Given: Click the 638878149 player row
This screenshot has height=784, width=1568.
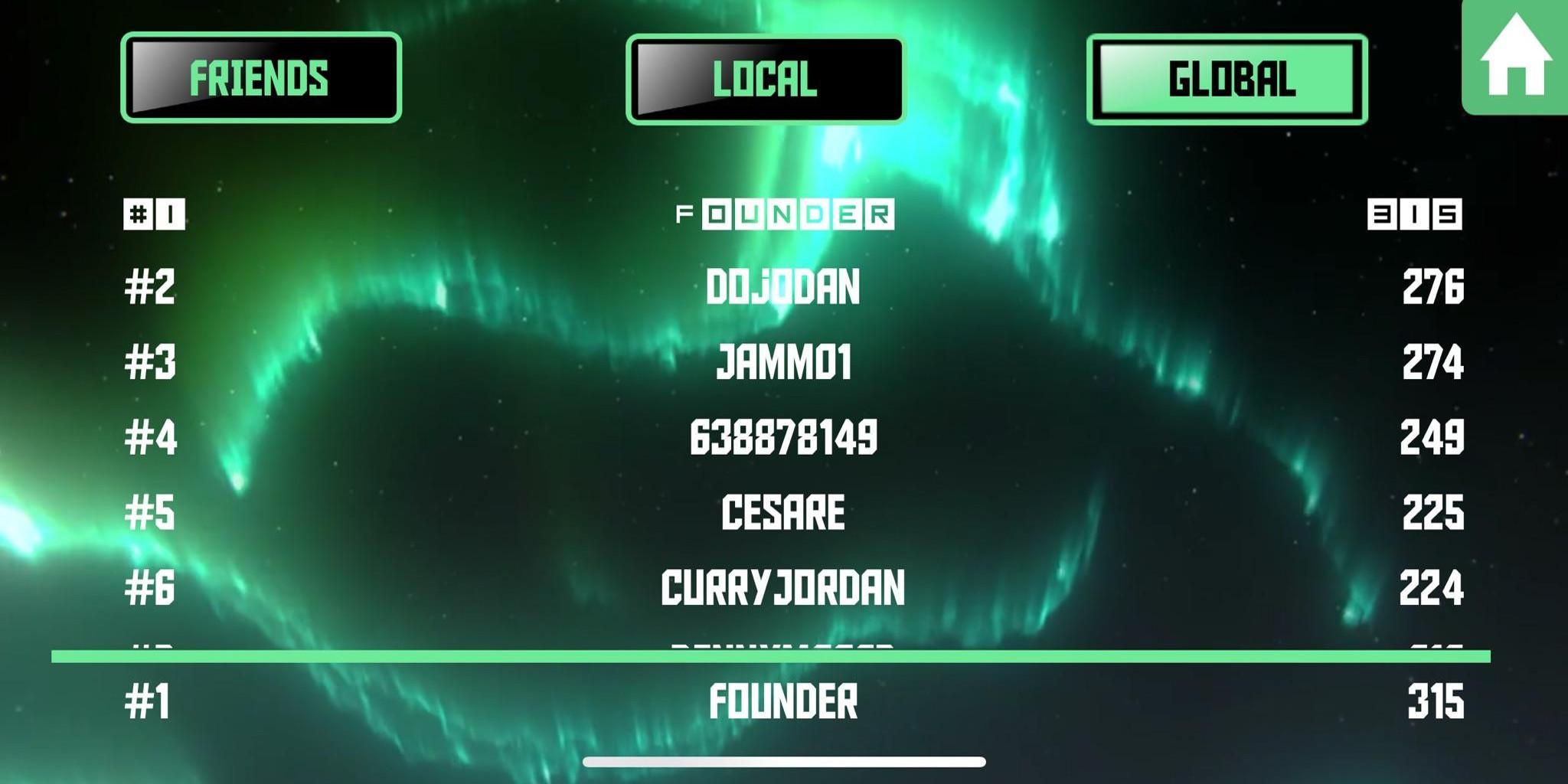Looking at the screenshot, I should [x=782, y=437].
